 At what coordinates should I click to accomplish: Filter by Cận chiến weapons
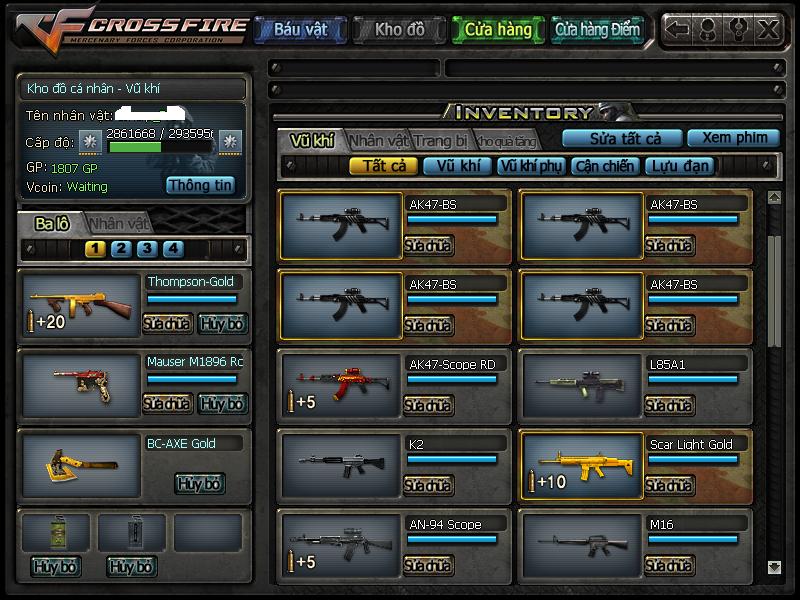(605, 166)
